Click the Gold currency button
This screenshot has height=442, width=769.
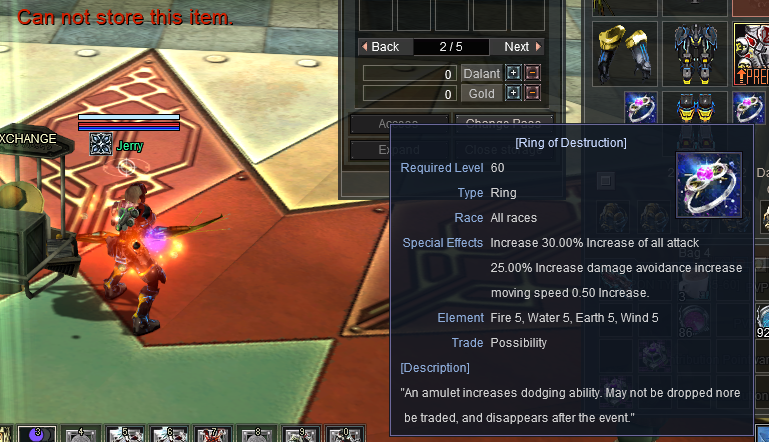tap(481, 94)
